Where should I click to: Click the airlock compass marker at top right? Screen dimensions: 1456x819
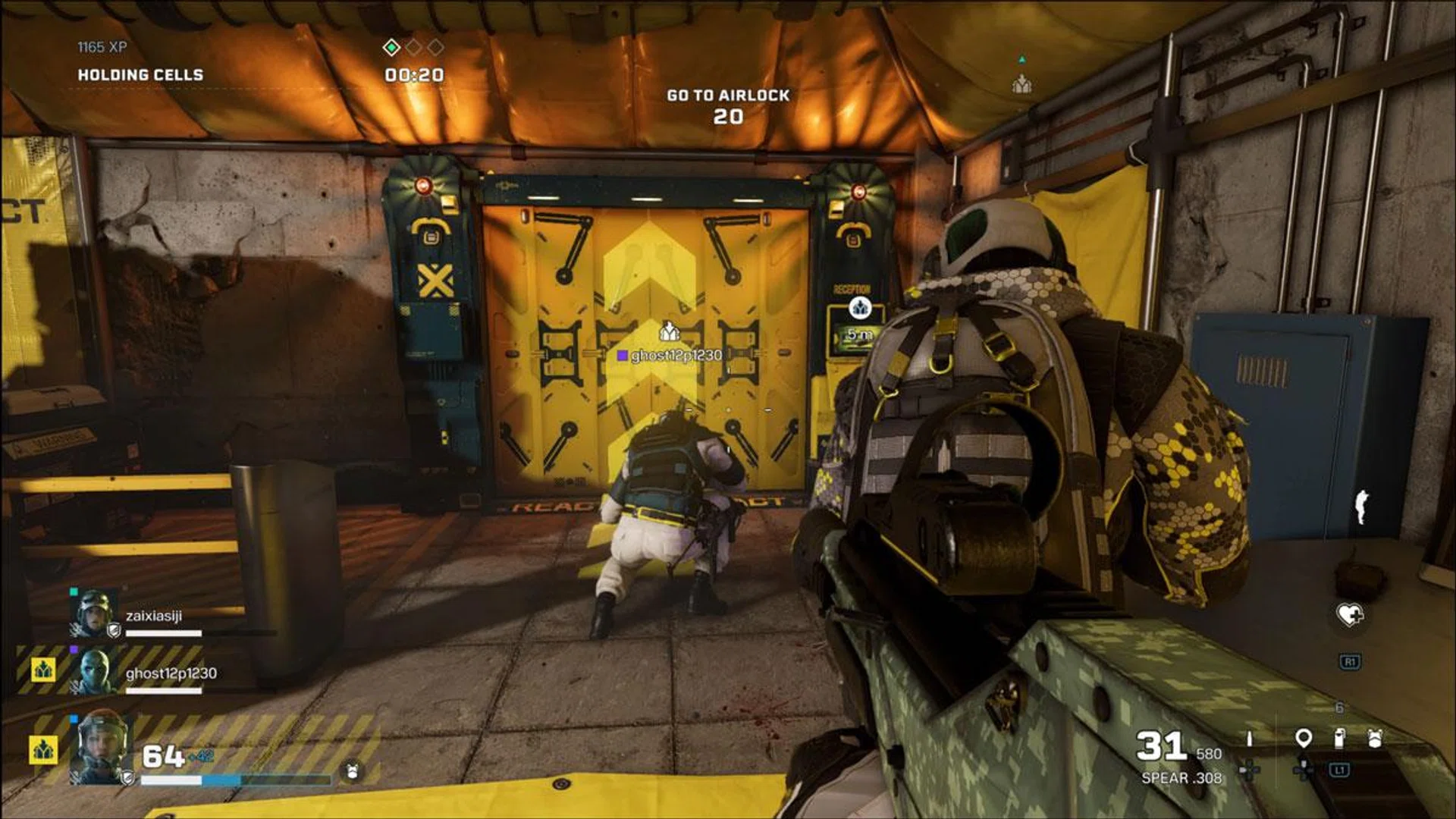click(x=1022, y=83)
